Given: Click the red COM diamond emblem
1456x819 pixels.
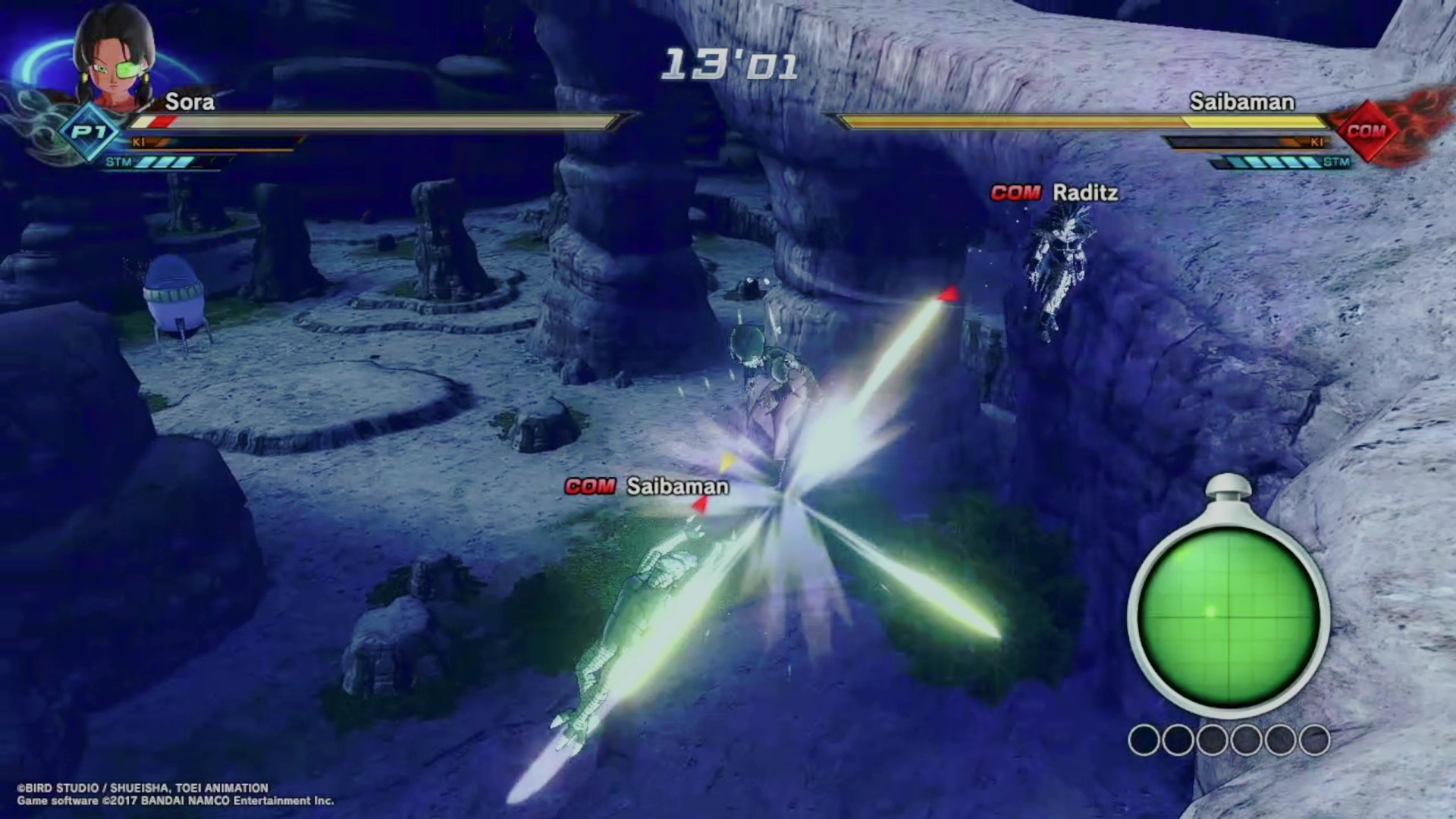Looking at the screenshot, I should pos(1367,130).
